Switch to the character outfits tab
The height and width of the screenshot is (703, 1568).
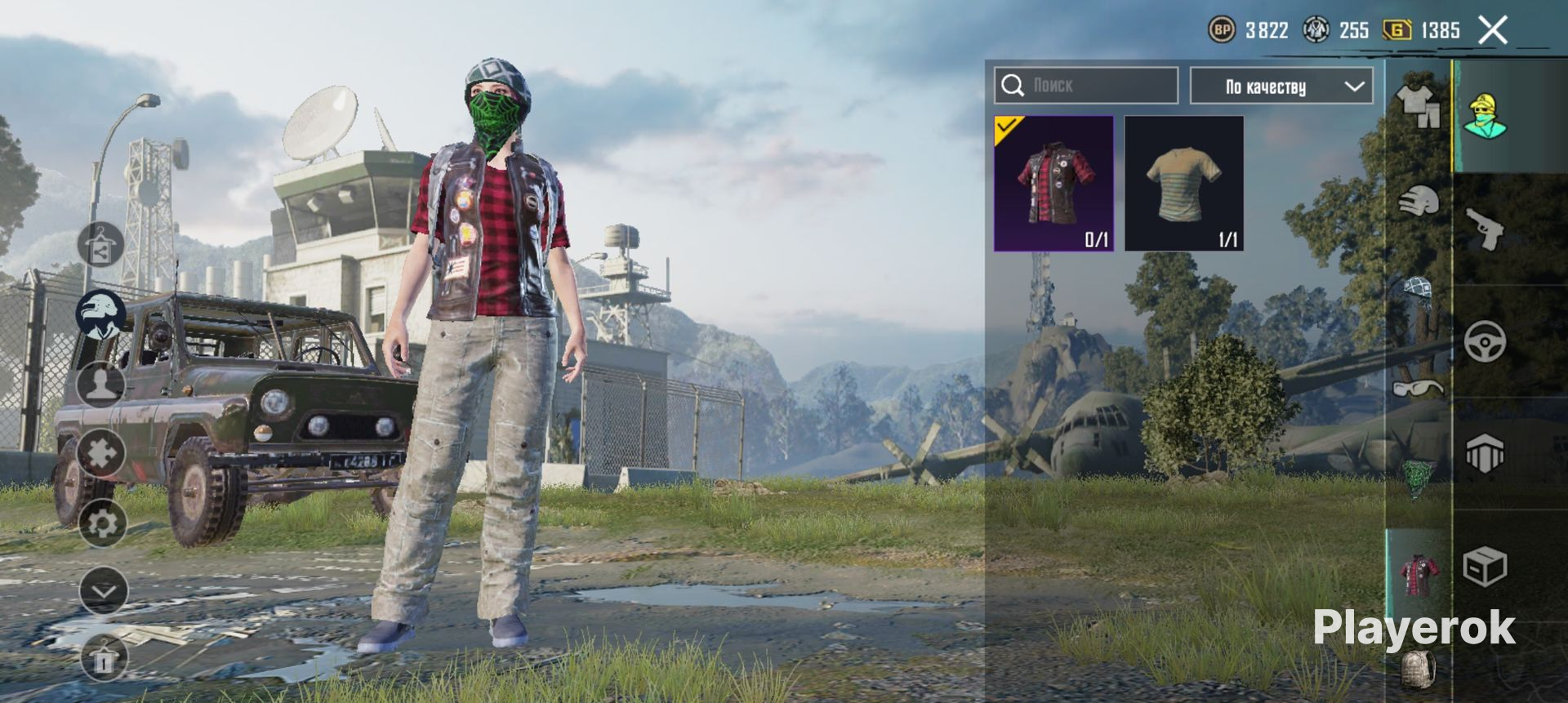pos(1485,116)
